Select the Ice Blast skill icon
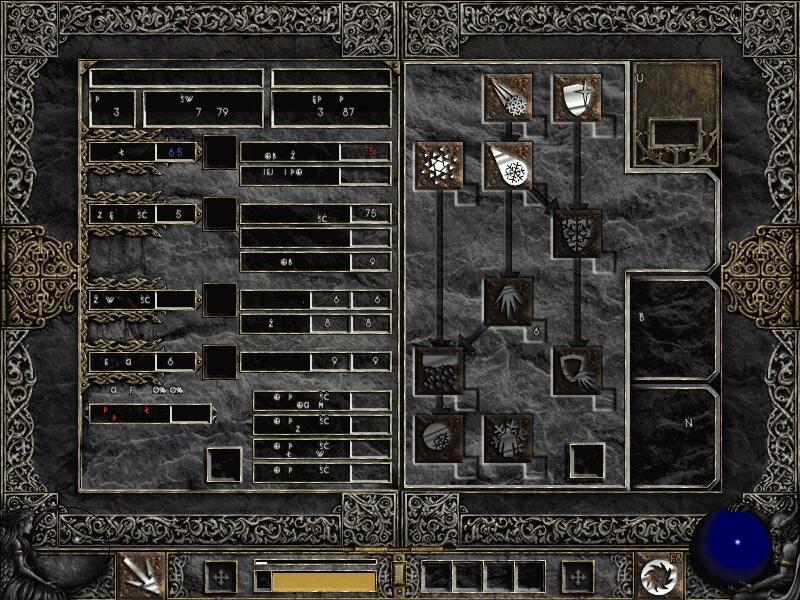800x600 pixels. click(508, 165)
